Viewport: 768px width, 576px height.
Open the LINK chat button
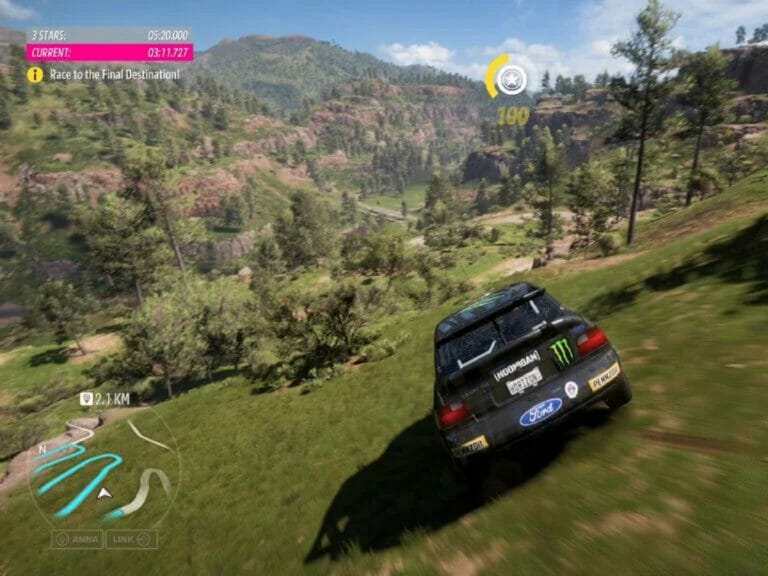click(132, 539)
